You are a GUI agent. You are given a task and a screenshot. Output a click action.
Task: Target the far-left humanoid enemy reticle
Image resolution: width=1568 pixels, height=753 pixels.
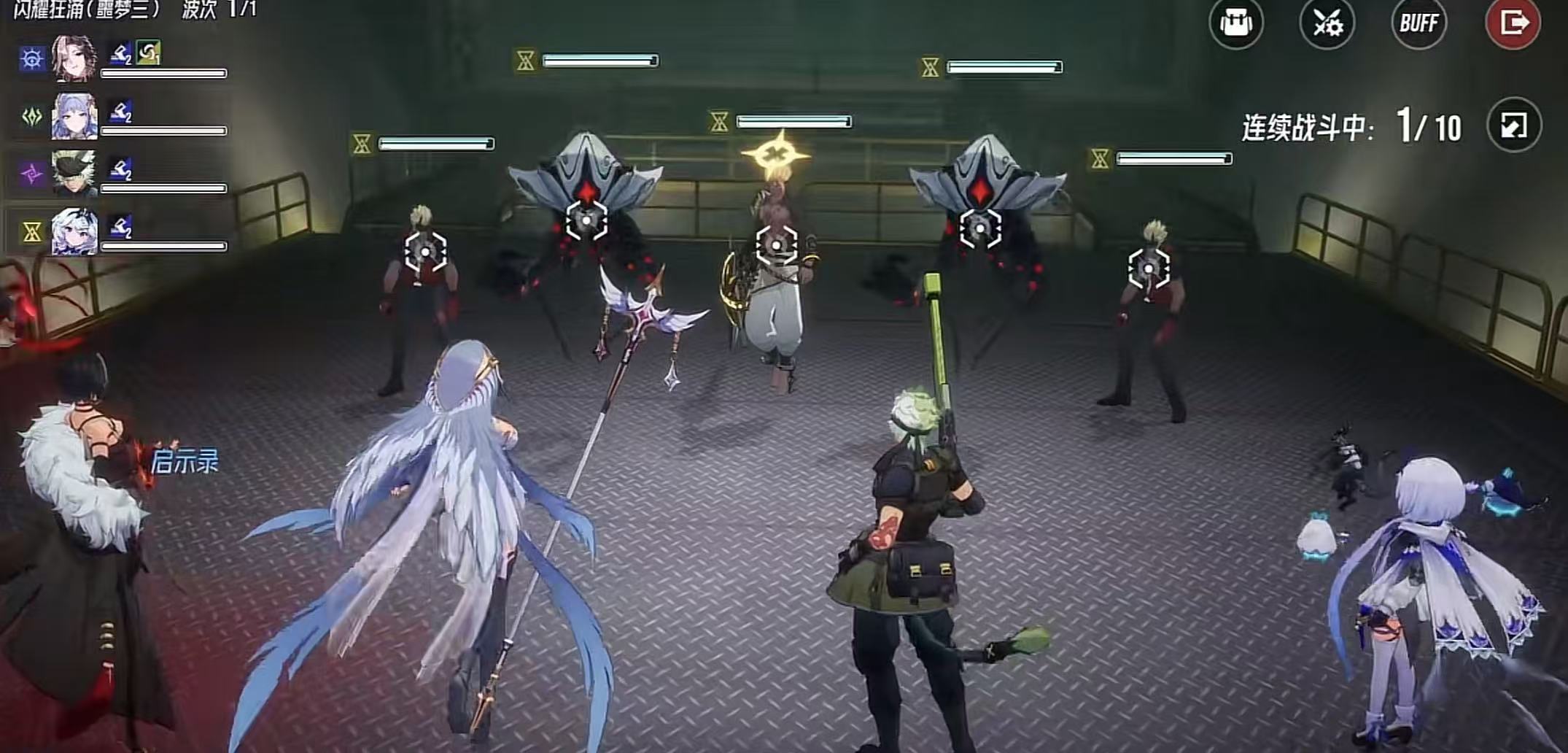[425, 252]
